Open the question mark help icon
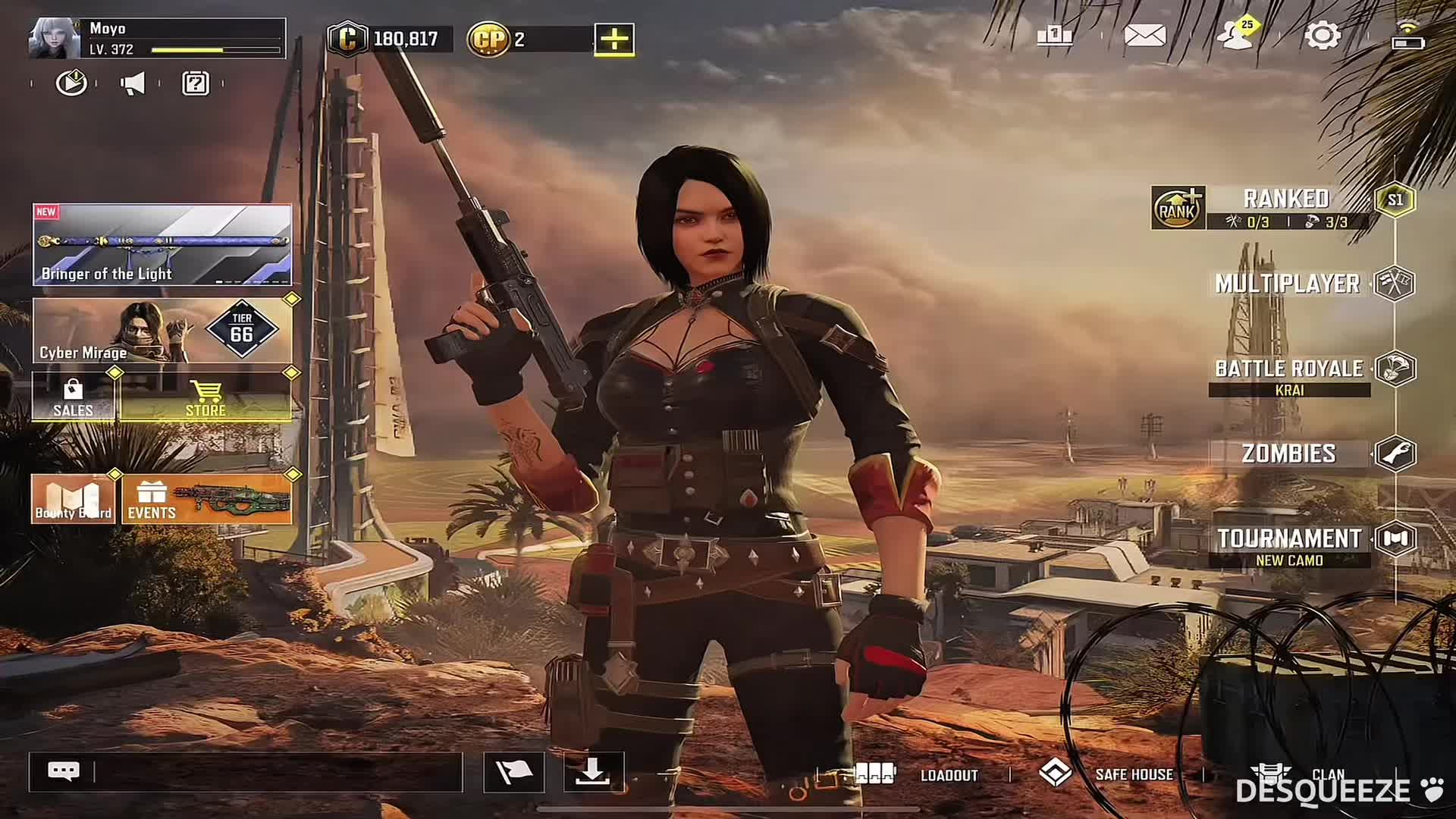 coord(196,83)
